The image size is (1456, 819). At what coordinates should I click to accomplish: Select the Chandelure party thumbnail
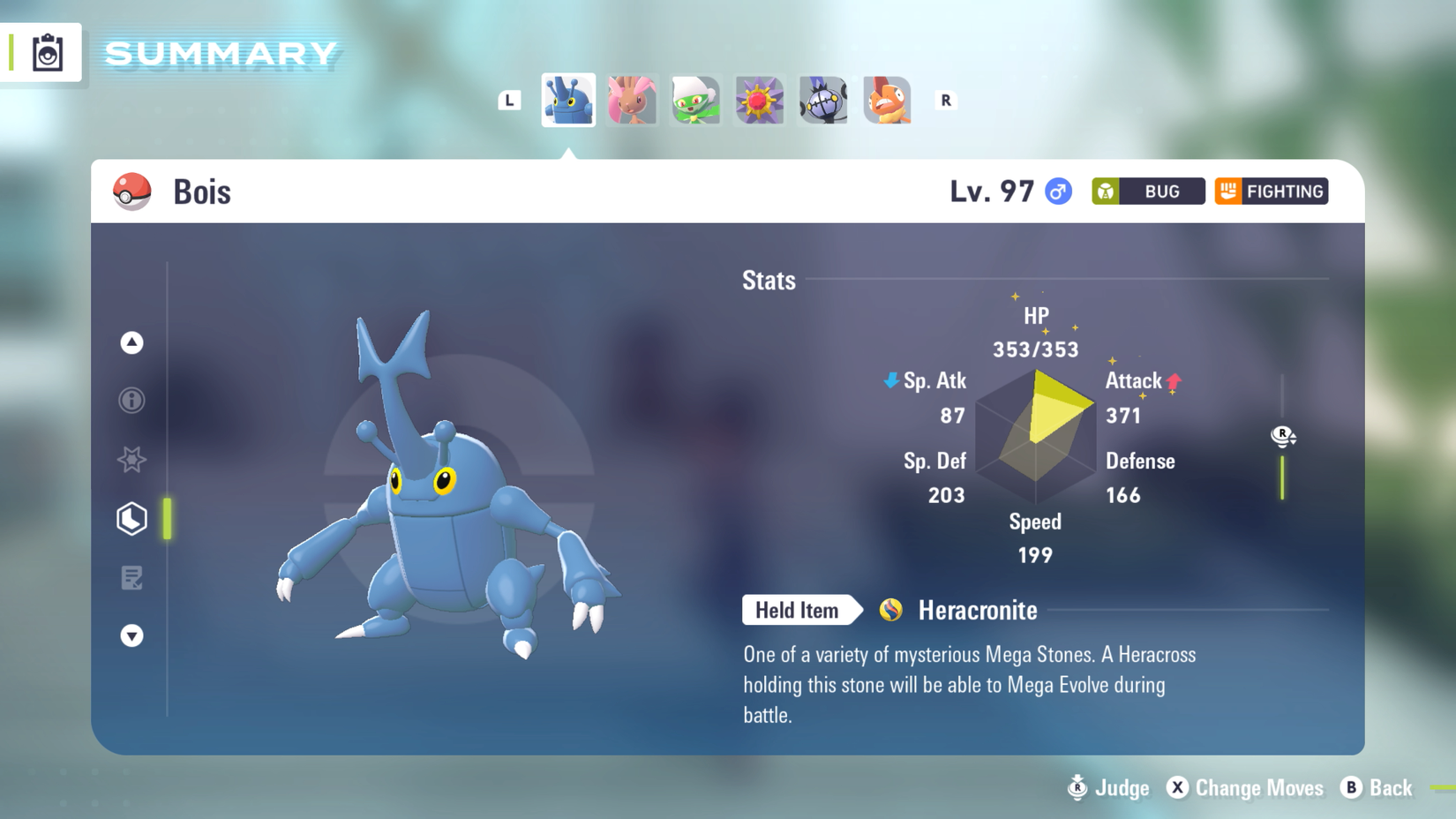[x=822, y=101]
